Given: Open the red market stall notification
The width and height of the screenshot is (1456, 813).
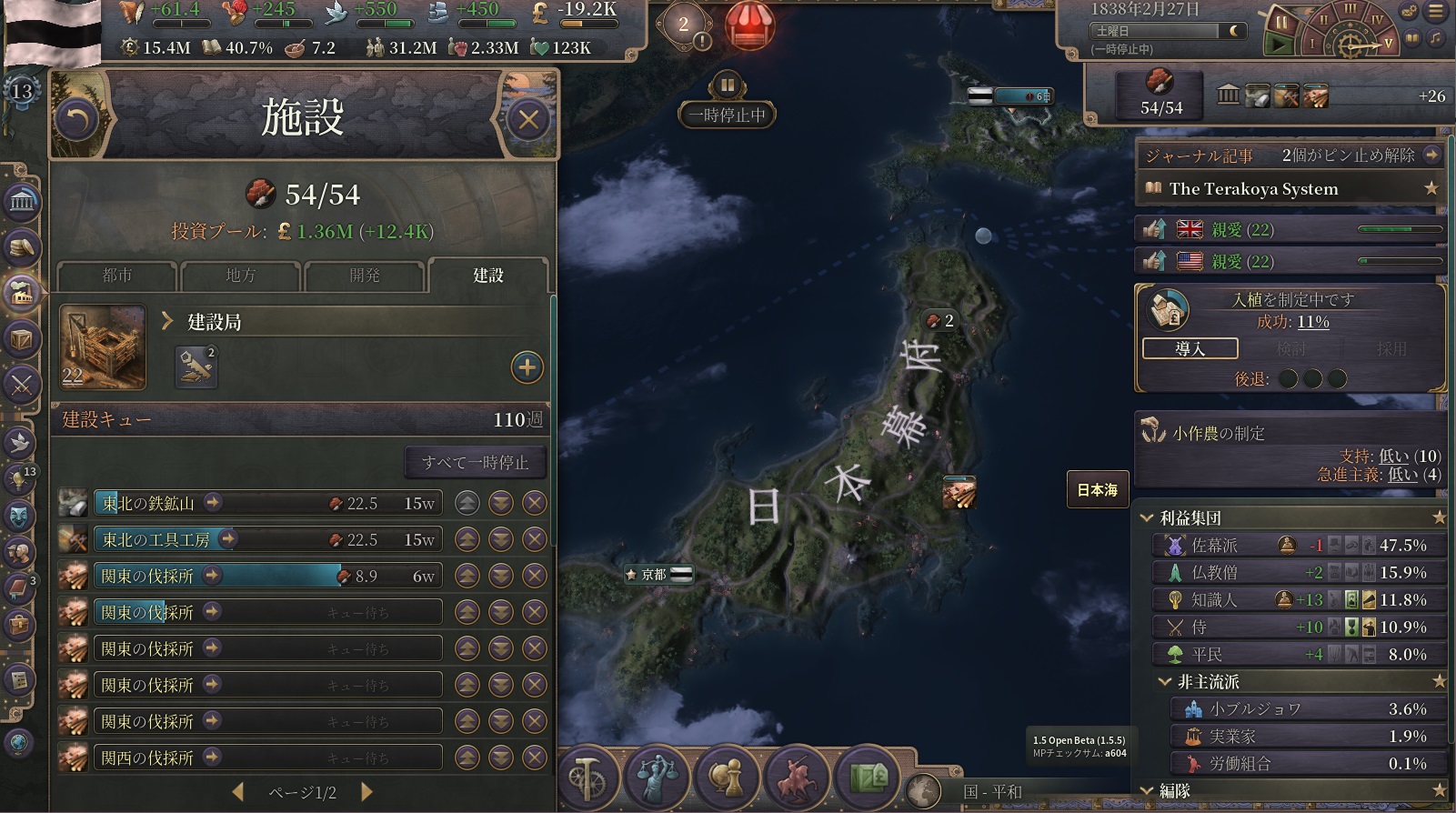Looking at the screenshot, I should pos(749,25).
